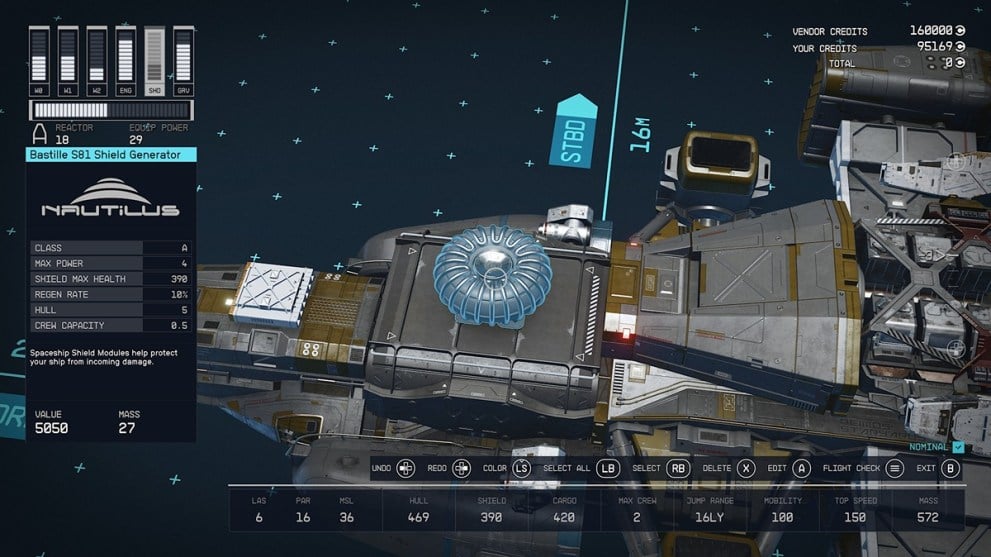Choose Flight Check in the action bar
This screenshot has width=991, height=557.
(894, 468)
